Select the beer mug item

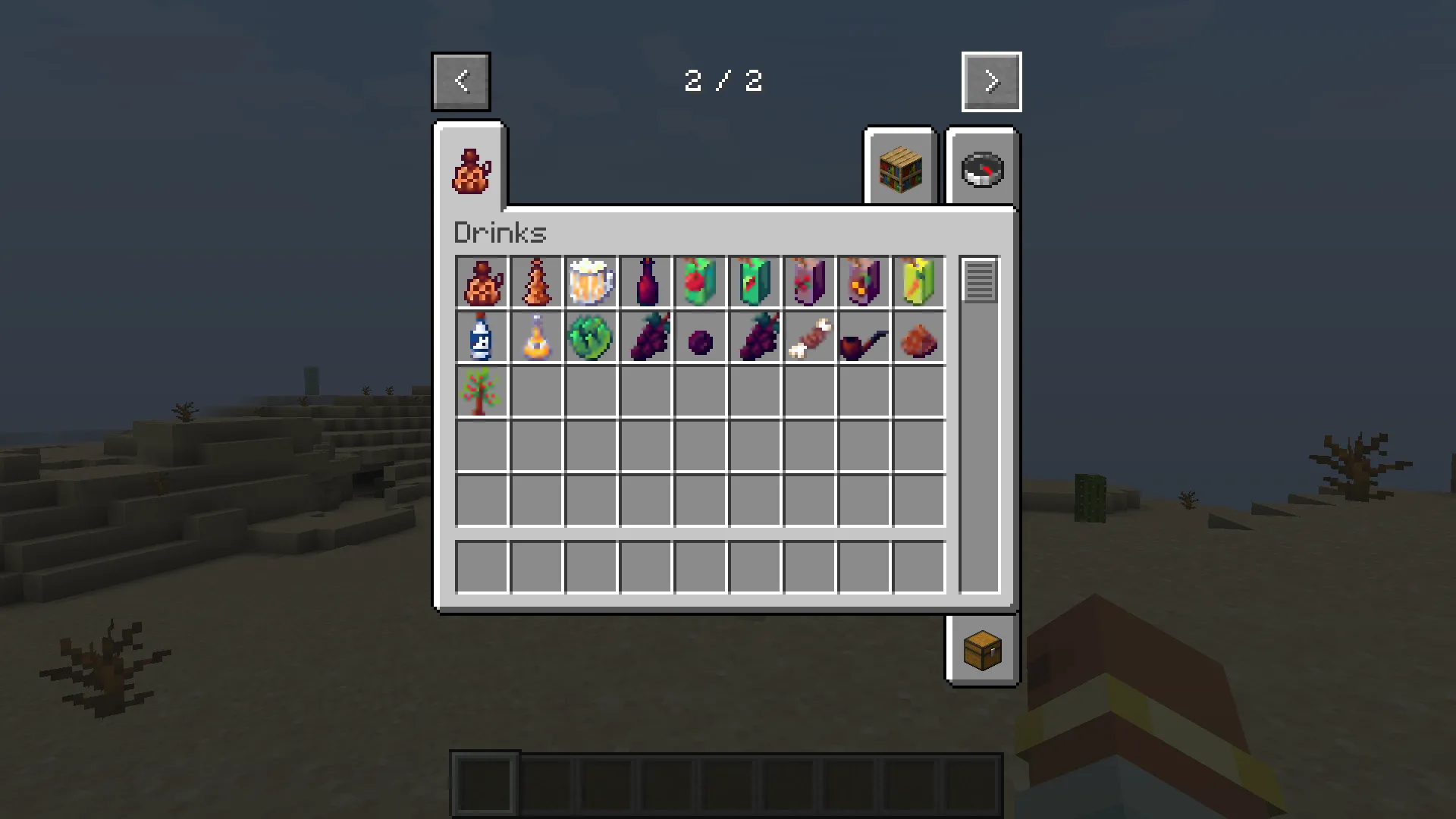click(x=592, y=282)
